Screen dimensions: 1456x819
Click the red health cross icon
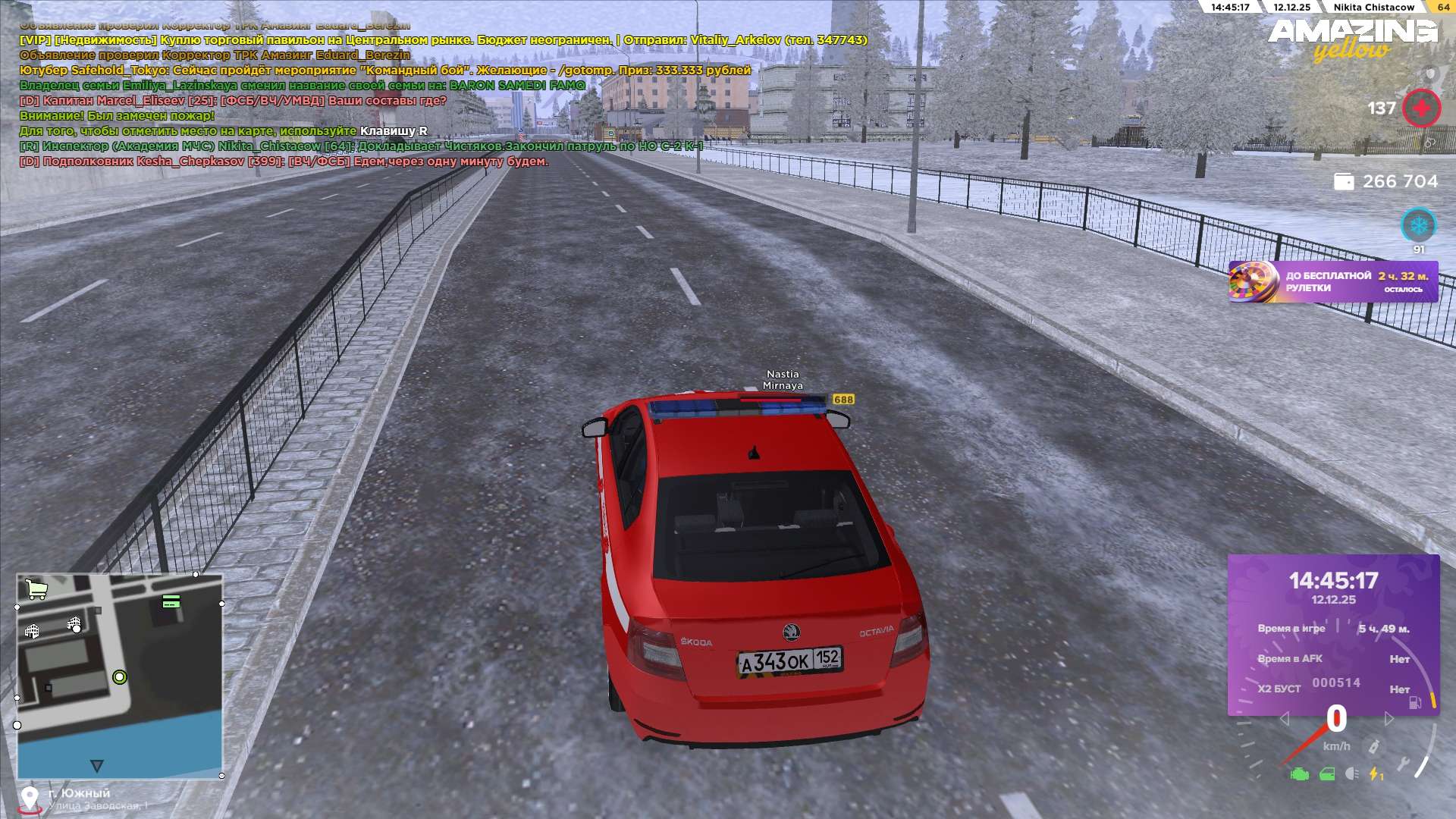[x=1421, y=108]
